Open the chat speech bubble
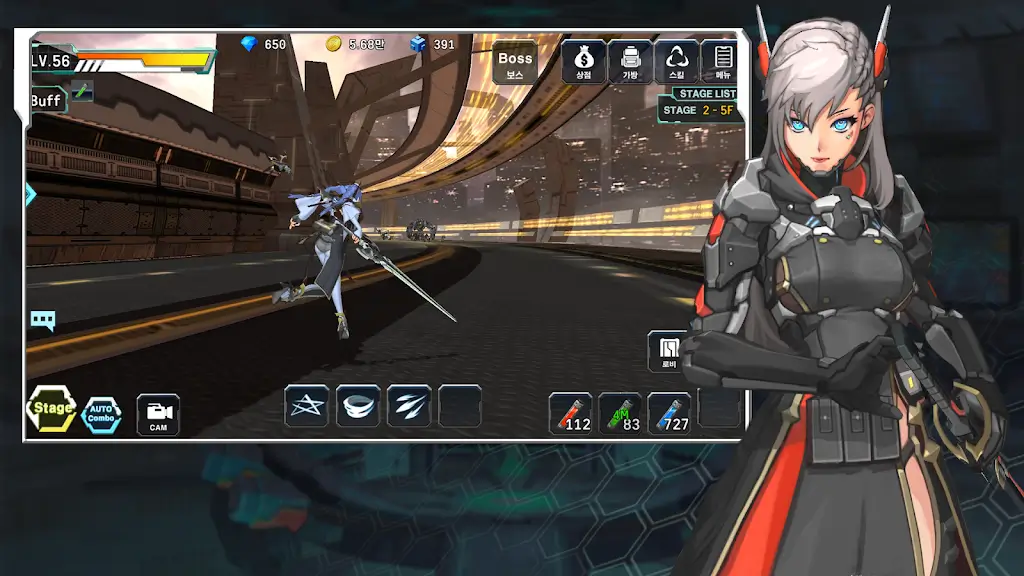The height and width of the screenshot is (576, 1024). [43, 321]
